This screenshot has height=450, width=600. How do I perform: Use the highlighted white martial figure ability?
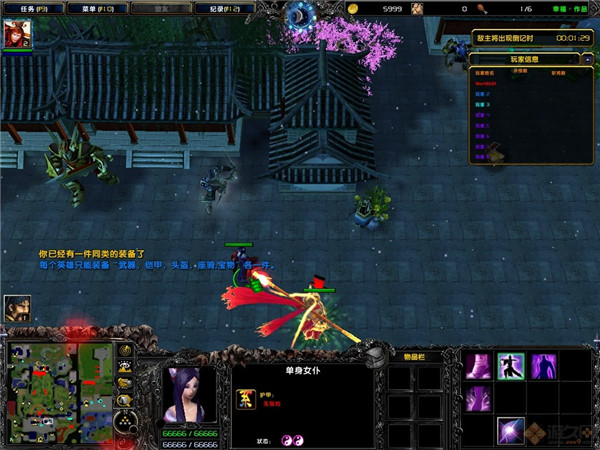pyautogui.click(x=511, y=366)
